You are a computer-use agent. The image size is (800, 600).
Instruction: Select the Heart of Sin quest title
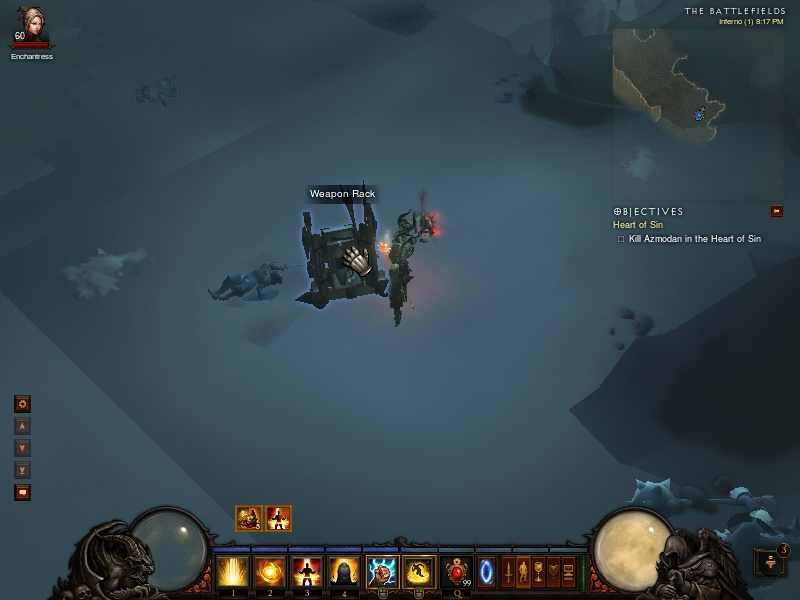pos(636,225)
